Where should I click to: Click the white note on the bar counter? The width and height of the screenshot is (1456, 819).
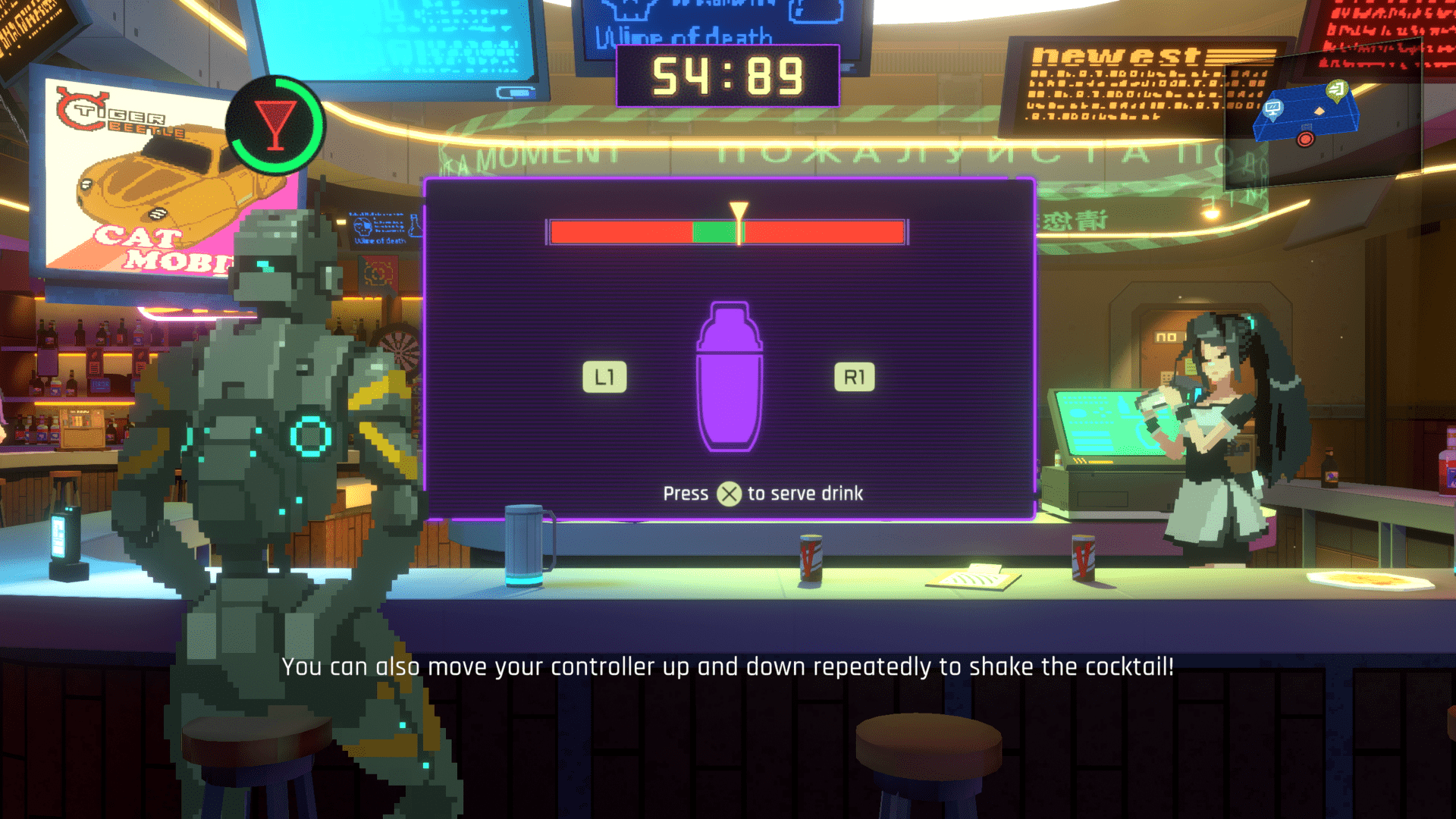(x=974, y=578)
